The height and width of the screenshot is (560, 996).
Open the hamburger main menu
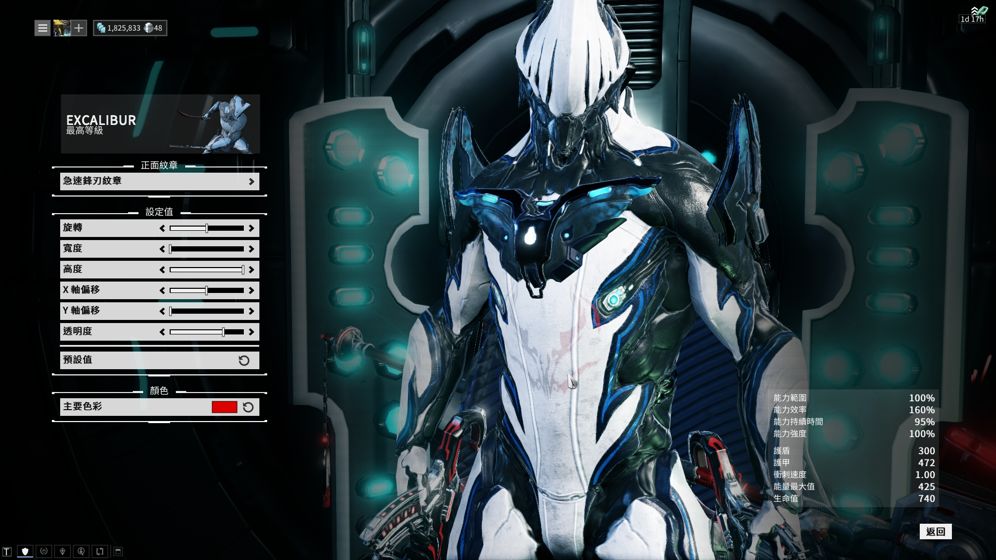42,28
